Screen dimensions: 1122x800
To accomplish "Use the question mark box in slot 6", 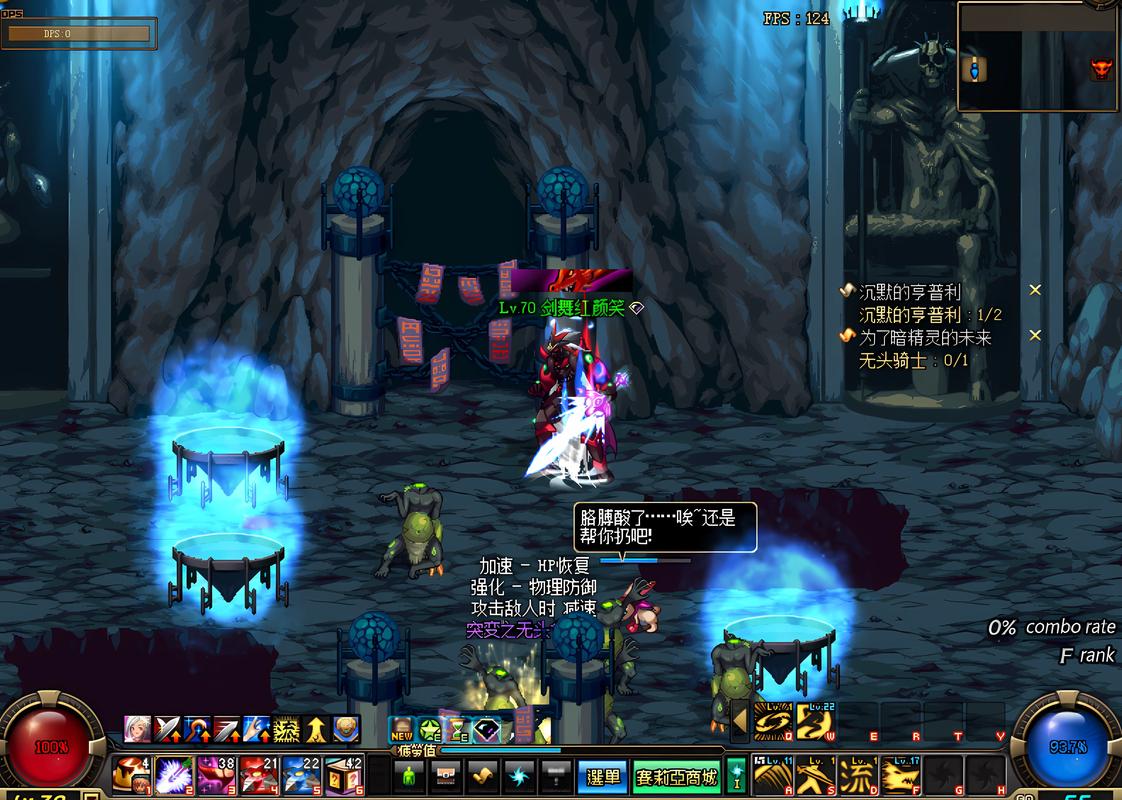I will (344, 774).
